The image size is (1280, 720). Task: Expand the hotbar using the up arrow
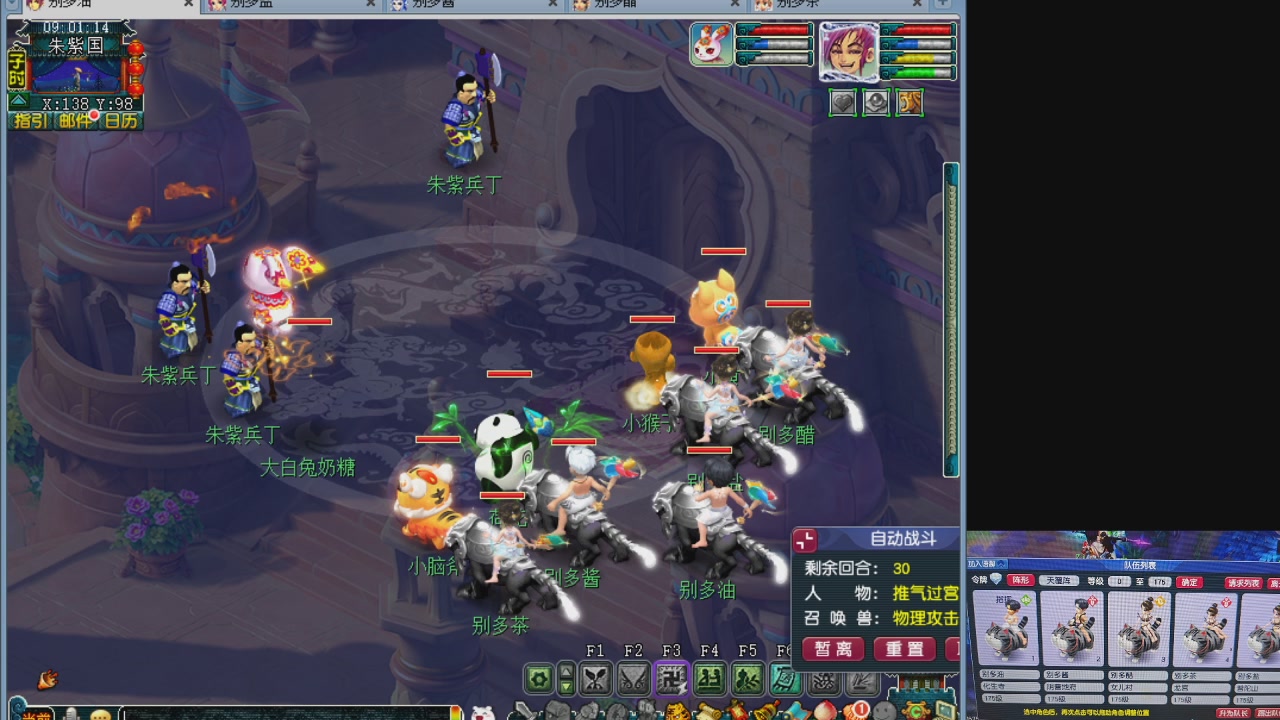566,670
